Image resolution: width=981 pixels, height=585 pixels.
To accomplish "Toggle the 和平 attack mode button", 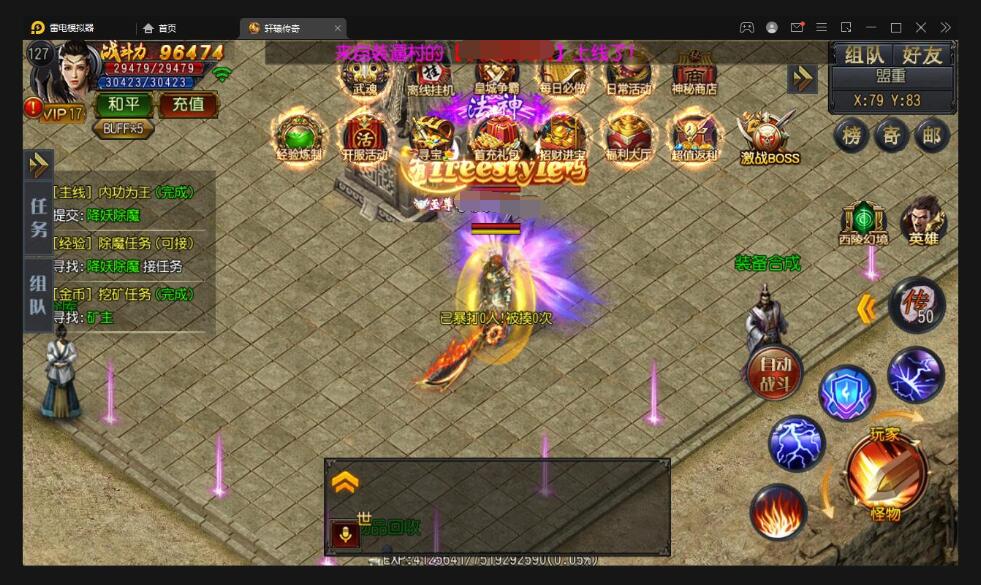I will (x=124, y=104).
